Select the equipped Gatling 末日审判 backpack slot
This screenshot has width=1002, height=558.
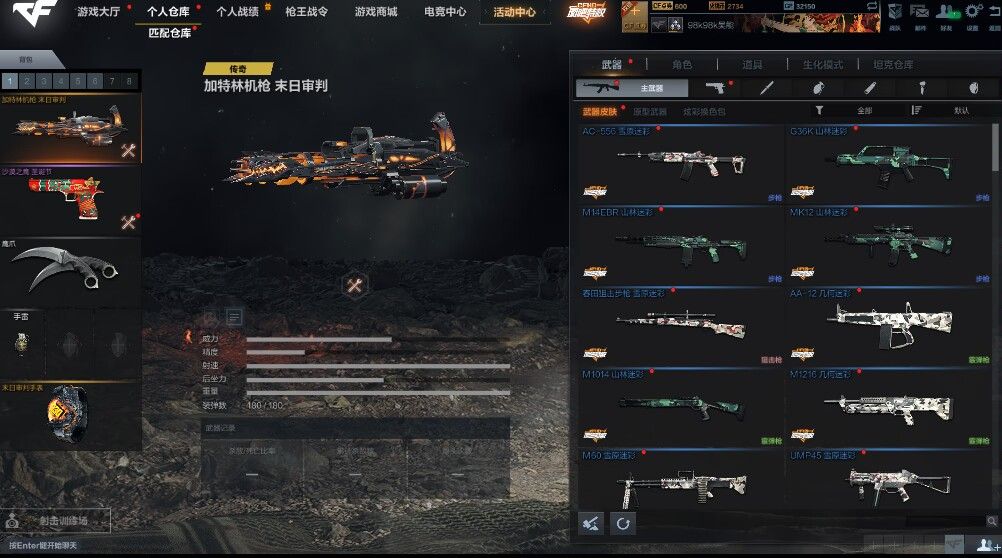[70, 130]
